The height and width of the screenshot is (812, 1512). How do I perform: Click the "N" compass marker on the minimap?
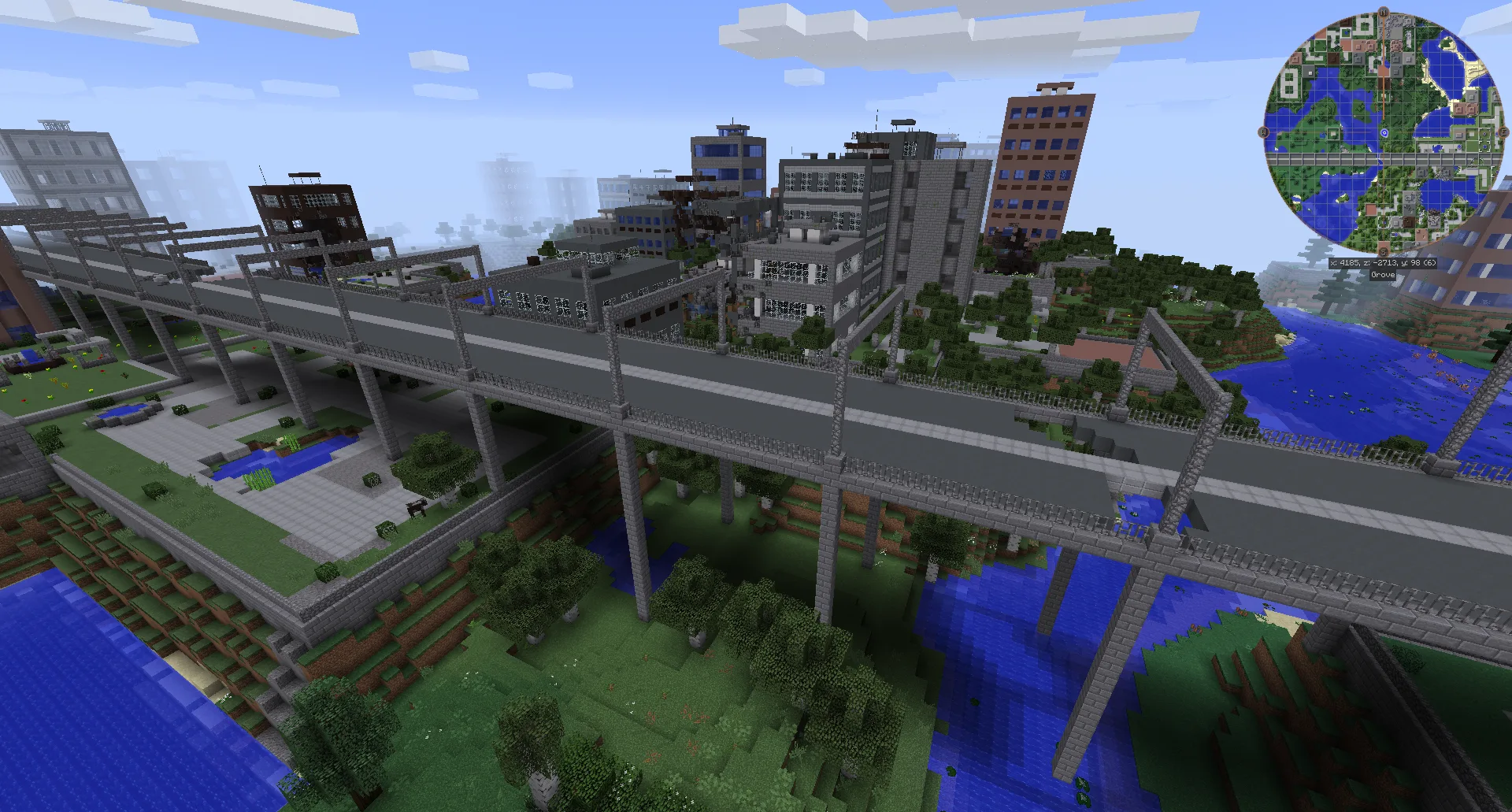[x=1383, y=13]
